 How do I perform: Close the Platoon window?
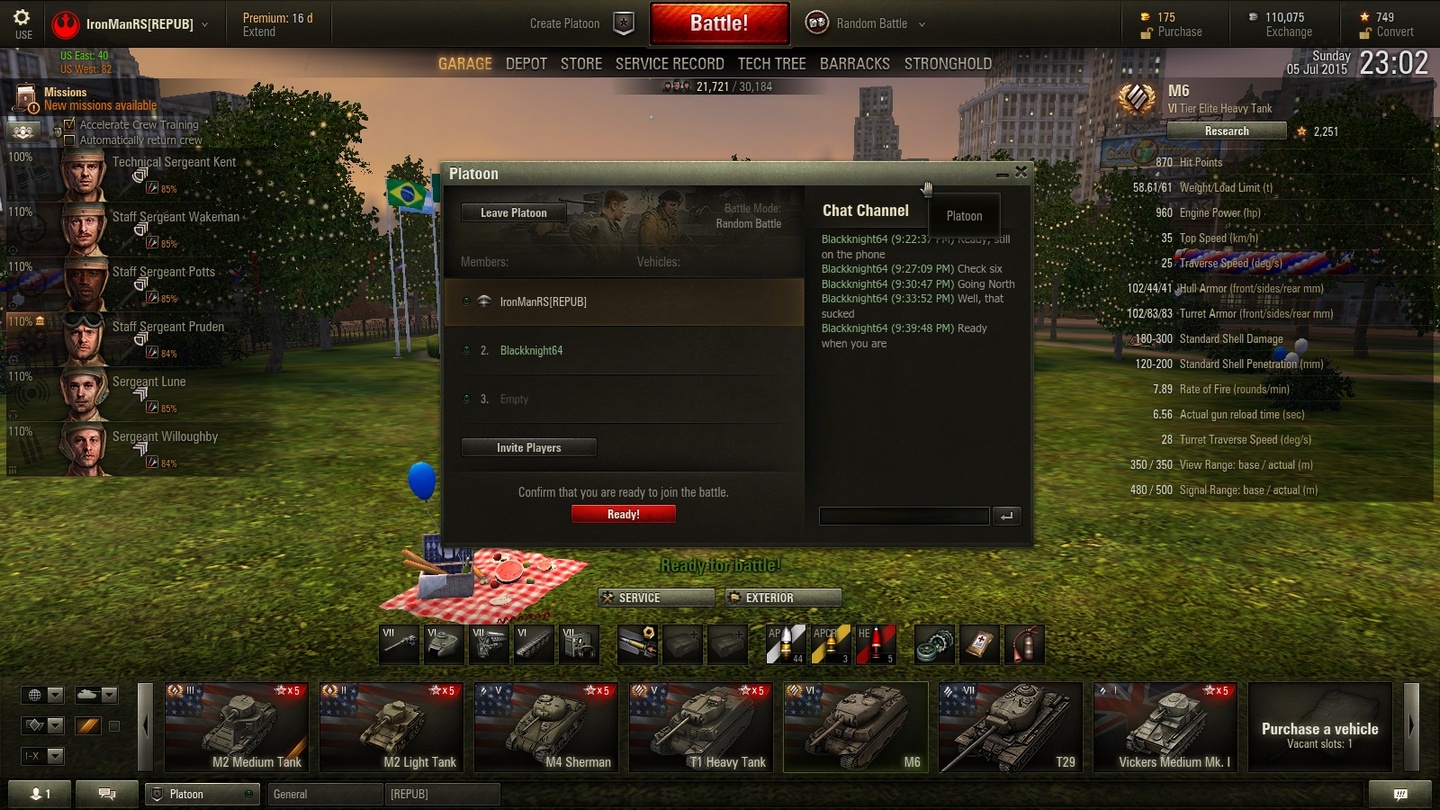pos(1021,172)
